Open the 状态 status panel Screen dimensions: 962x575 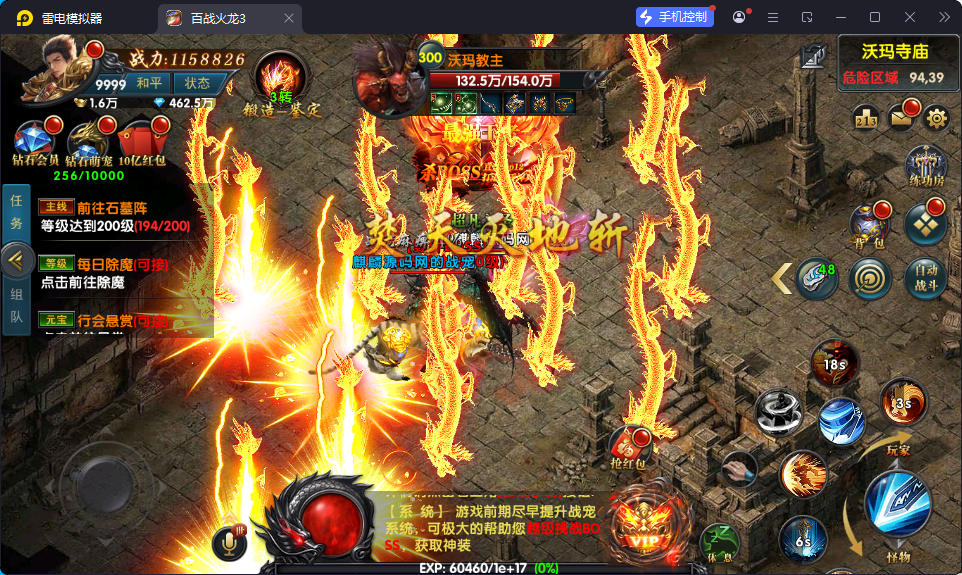(x=197, y=83)
